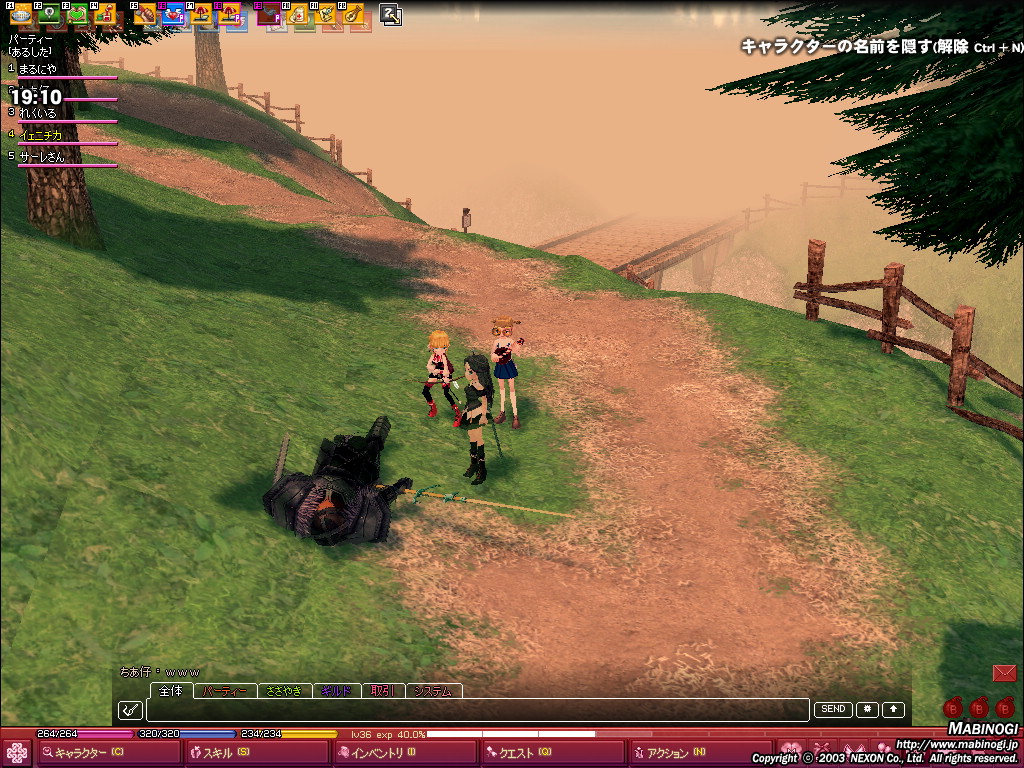The height and width of the screenshot is (768, 1024).
Task: Select party member サーレさん
Action: tap(42, 157)
